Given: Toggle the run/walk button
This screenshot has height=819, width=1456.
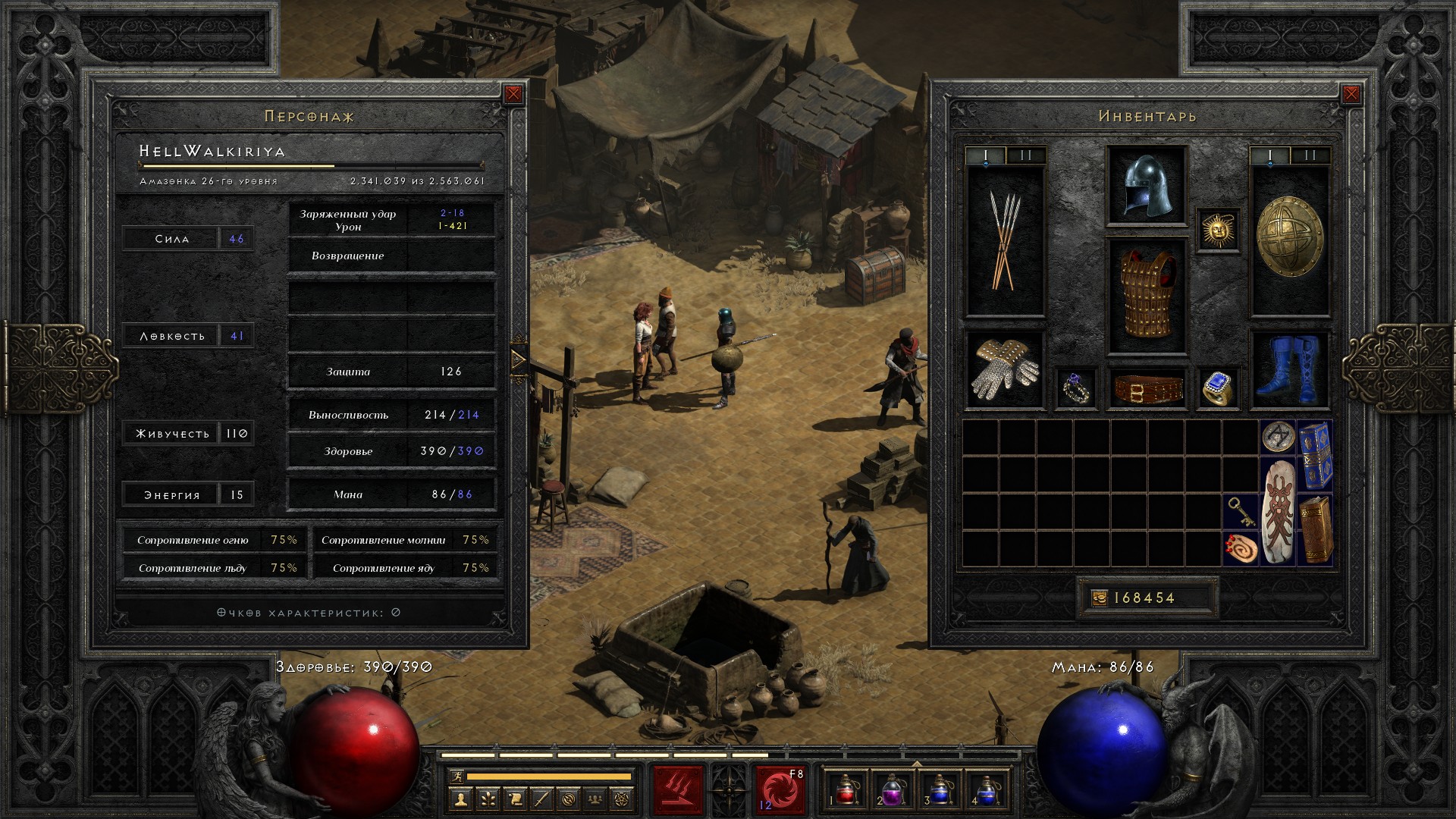Looking at the screenshot, I should tap(455, 777).
